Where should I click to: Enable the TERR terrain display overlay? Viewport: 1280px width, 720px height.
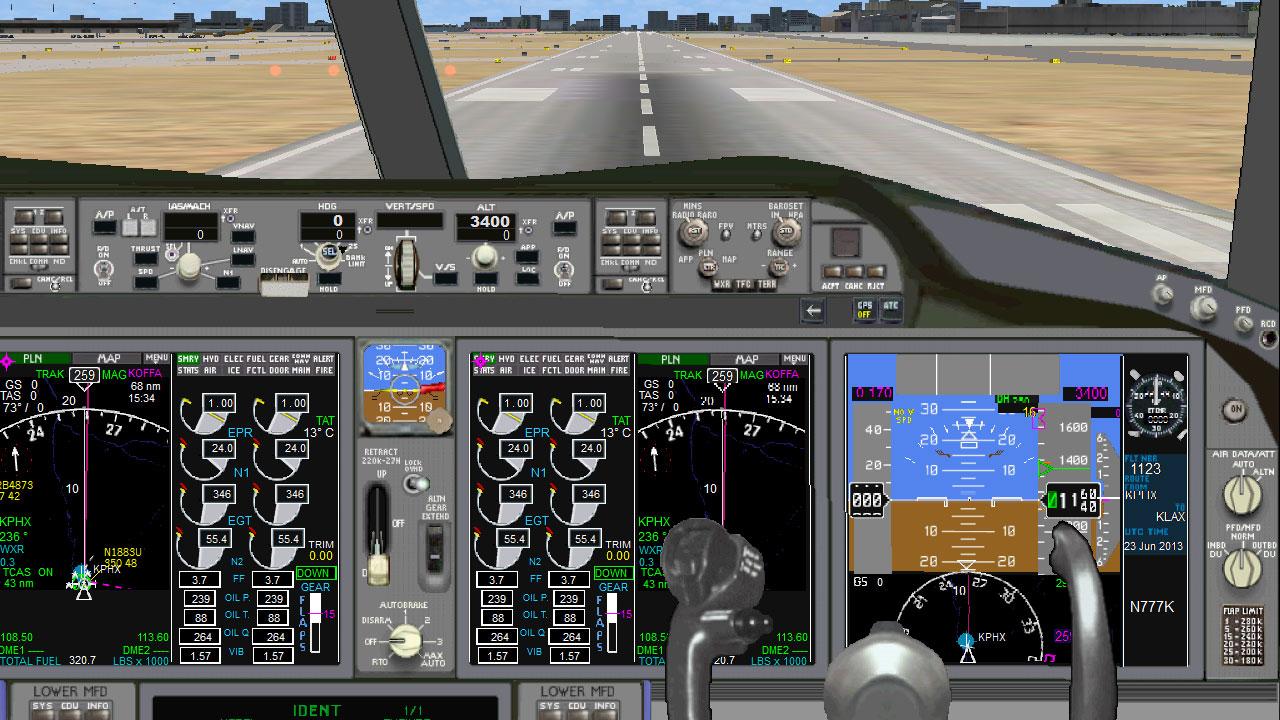tap(767, 284)
